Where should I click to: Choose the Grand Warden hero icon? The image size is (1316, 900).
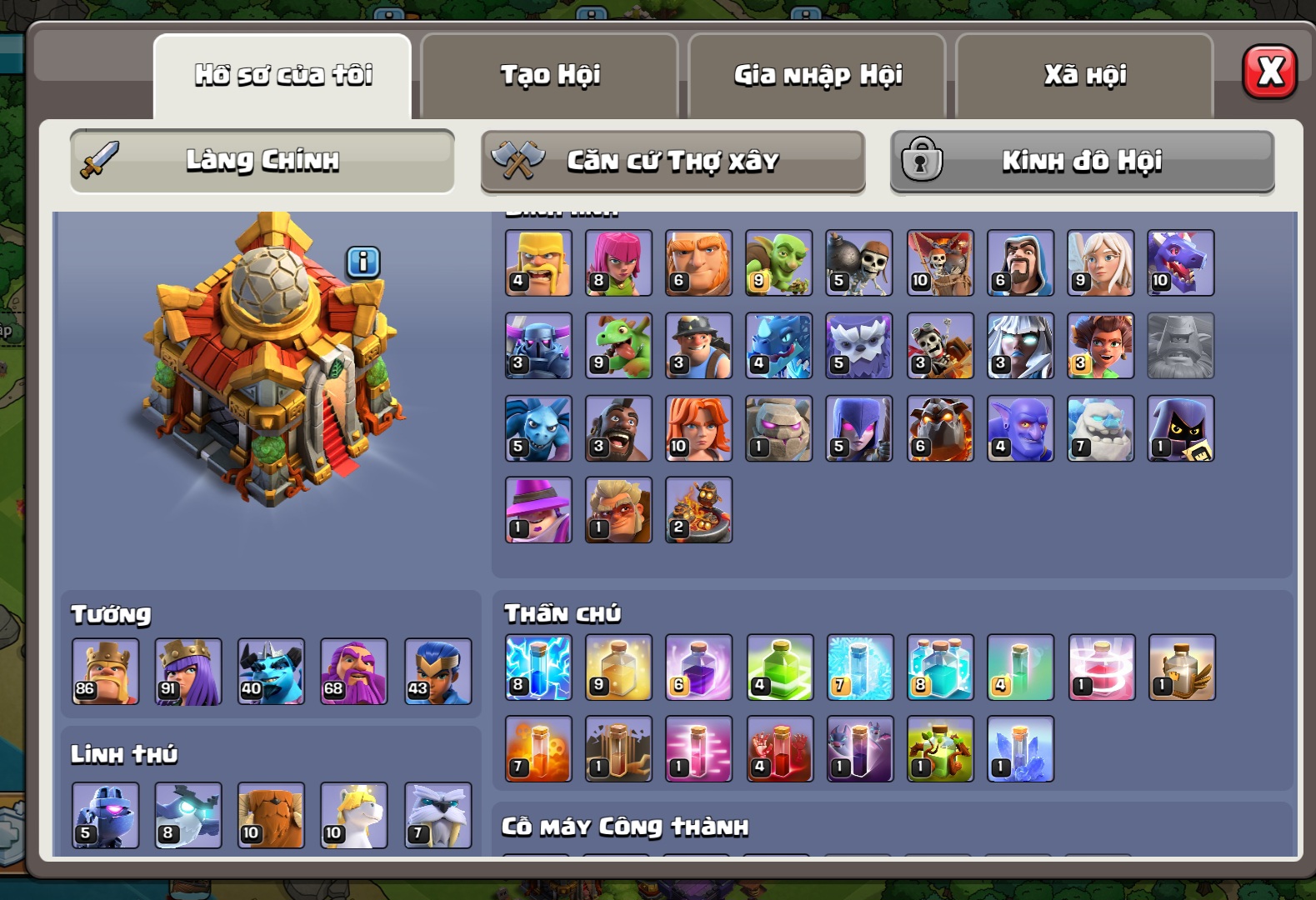[x=354, y=672]
